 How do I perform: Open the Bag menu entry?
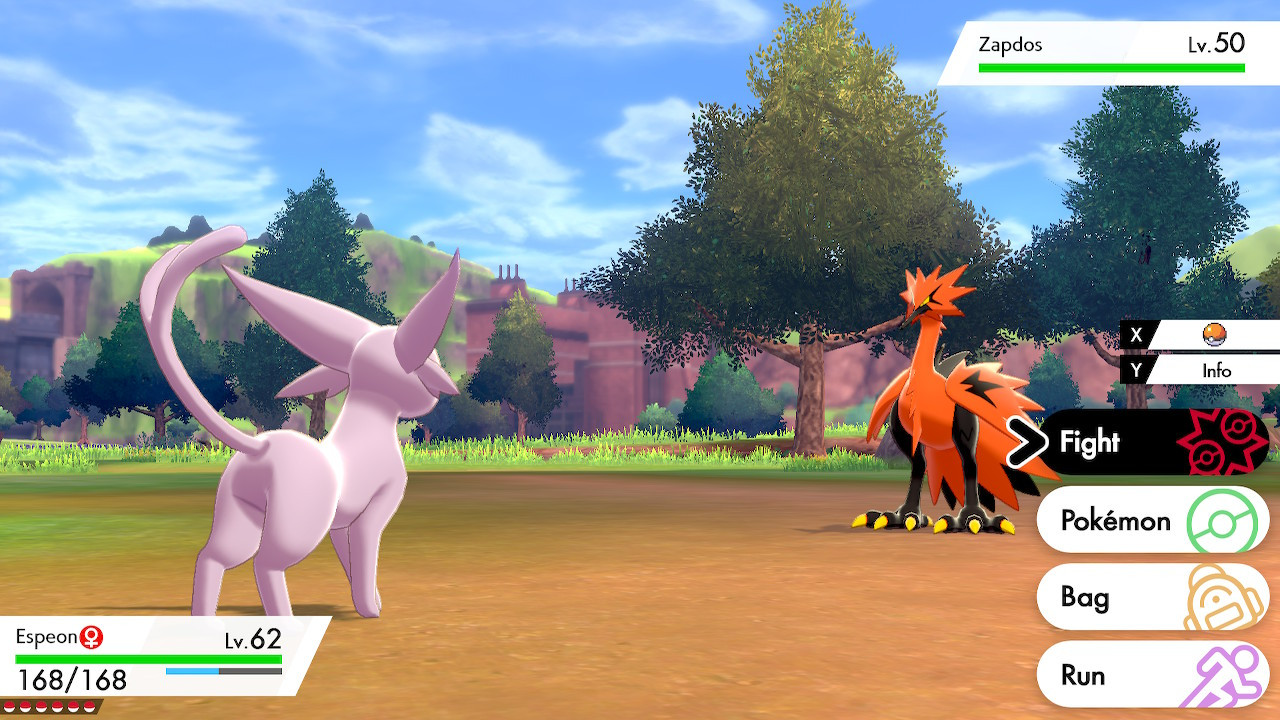1085,598
